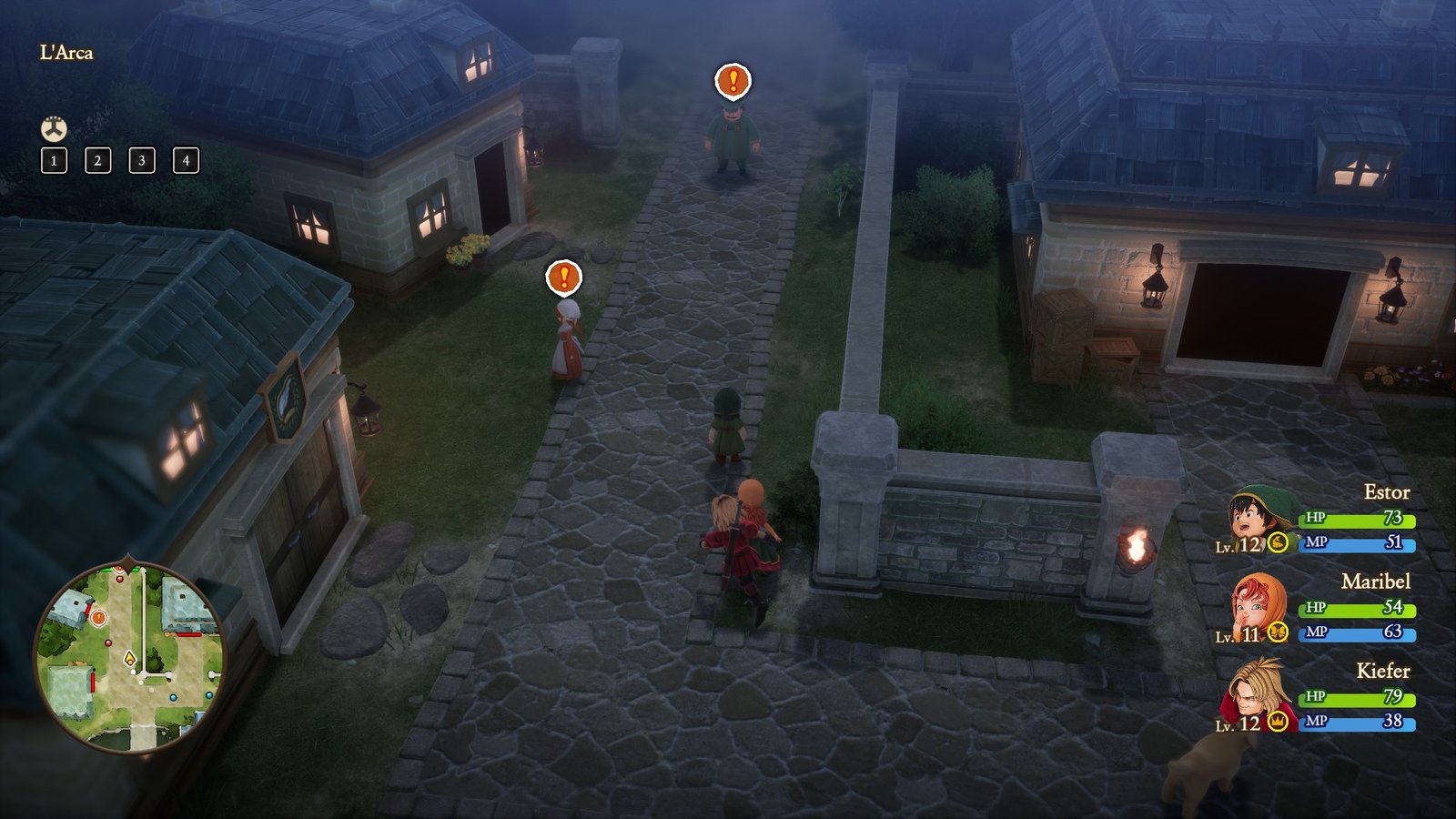This screenshot has width=1456, height=819.
Task: Click the exclamation bubble above the village woman
Action: (x=562, y=277)
